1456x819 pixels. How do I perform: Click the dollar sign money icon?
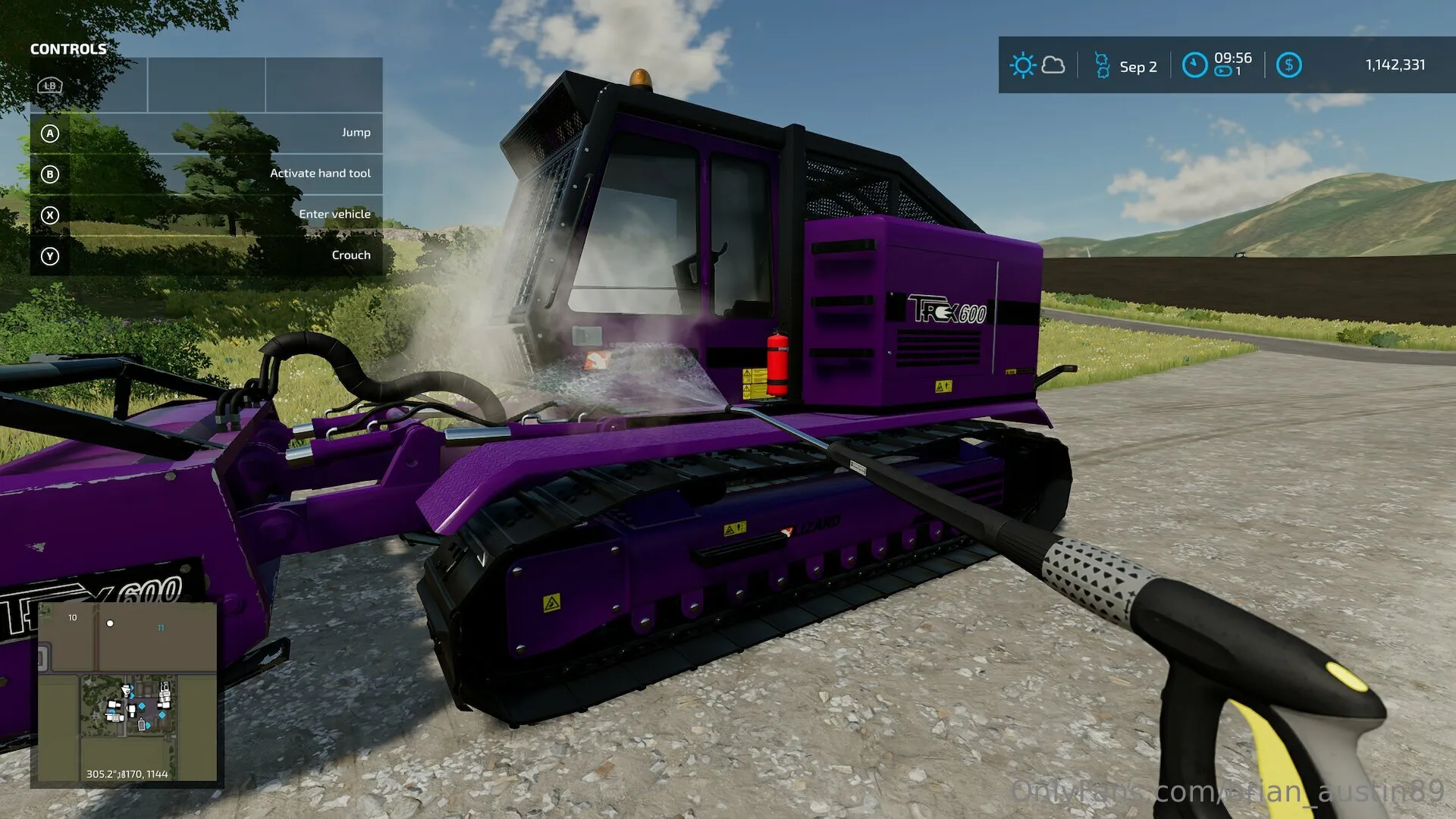pyautogui.click(x=1288, y=65)
